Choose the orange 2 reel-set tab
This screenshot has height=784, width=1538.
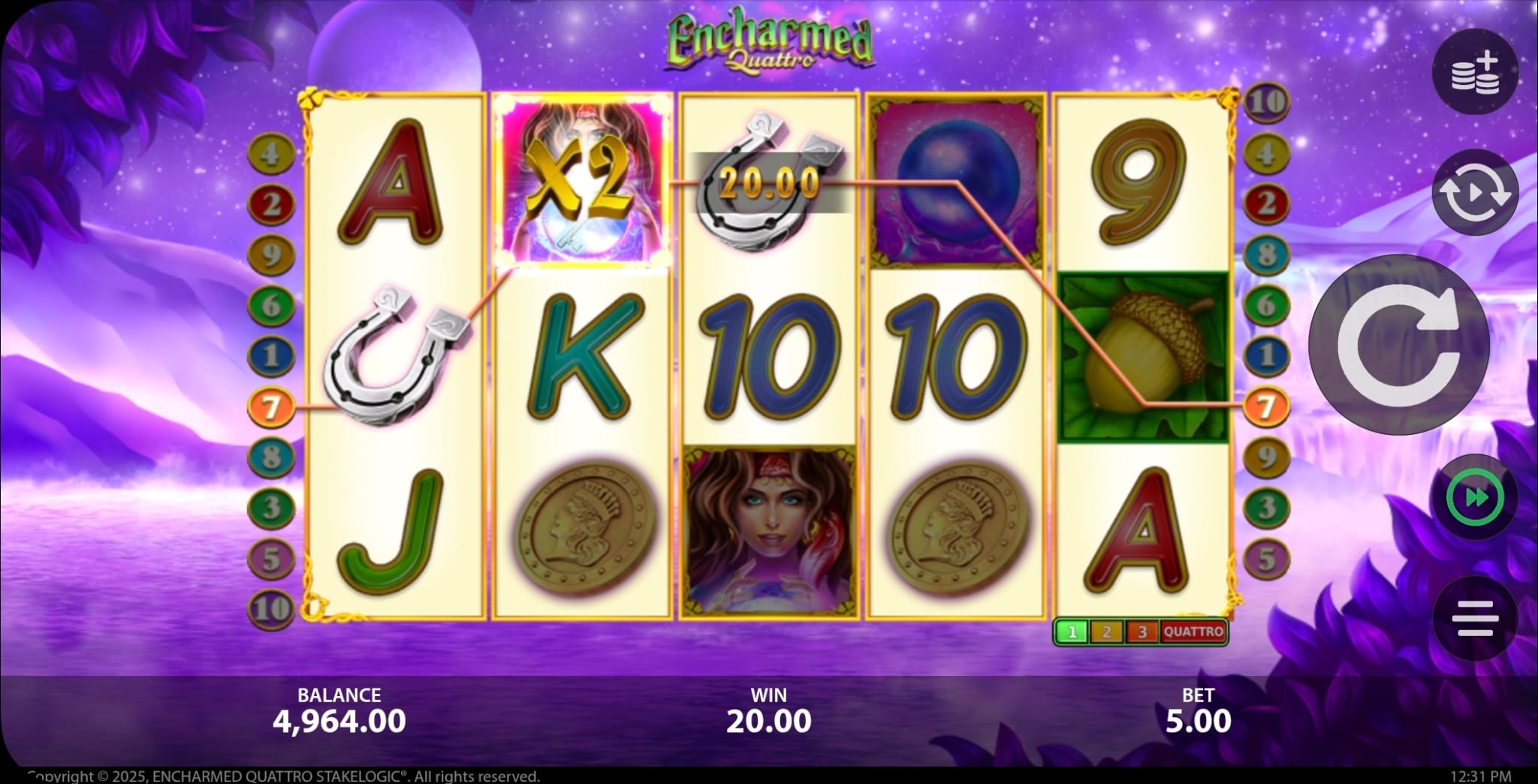[x=1106, y=632]
